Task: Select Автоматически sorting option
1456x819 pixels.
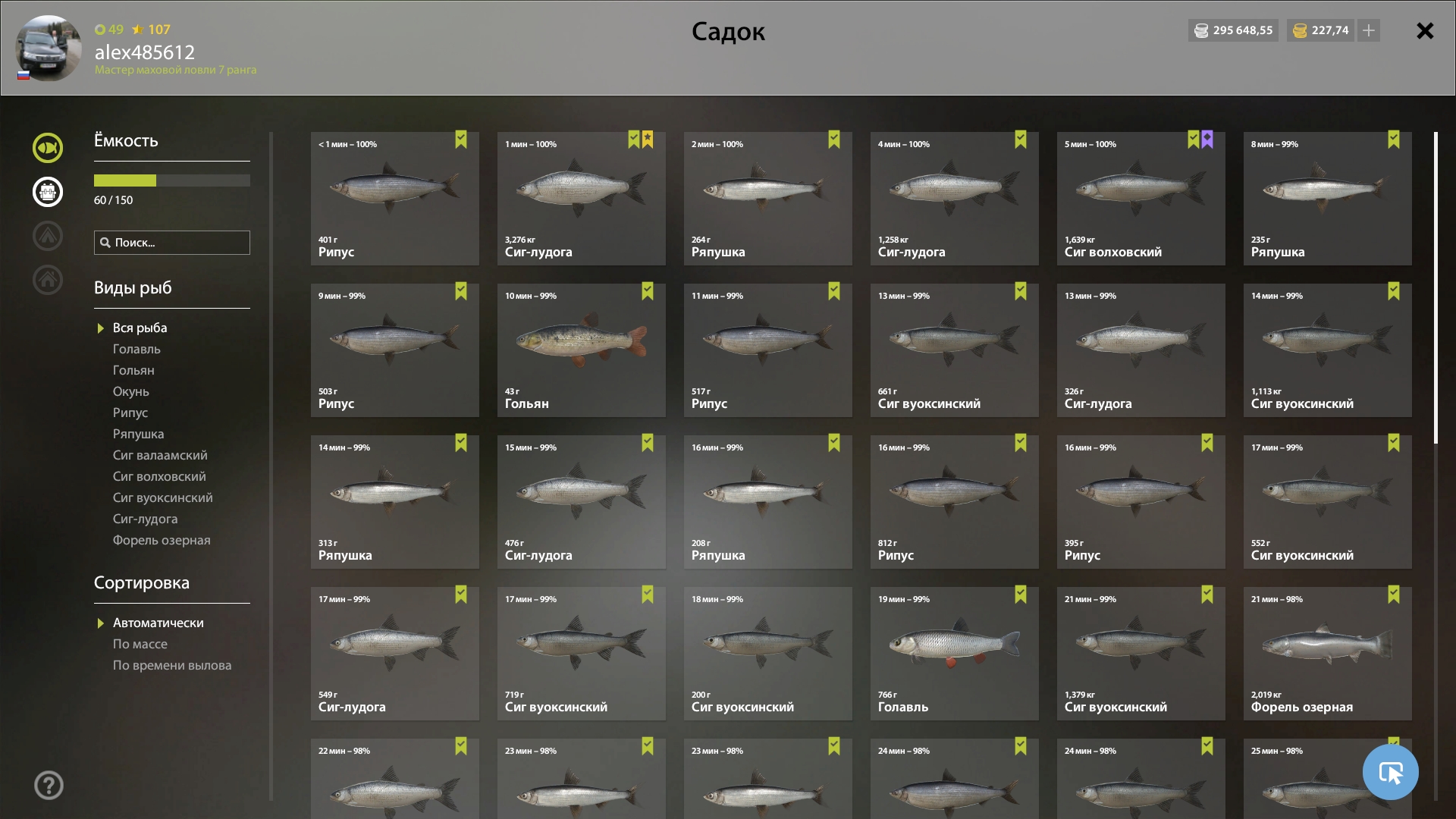Action: [x=158, y=623]
